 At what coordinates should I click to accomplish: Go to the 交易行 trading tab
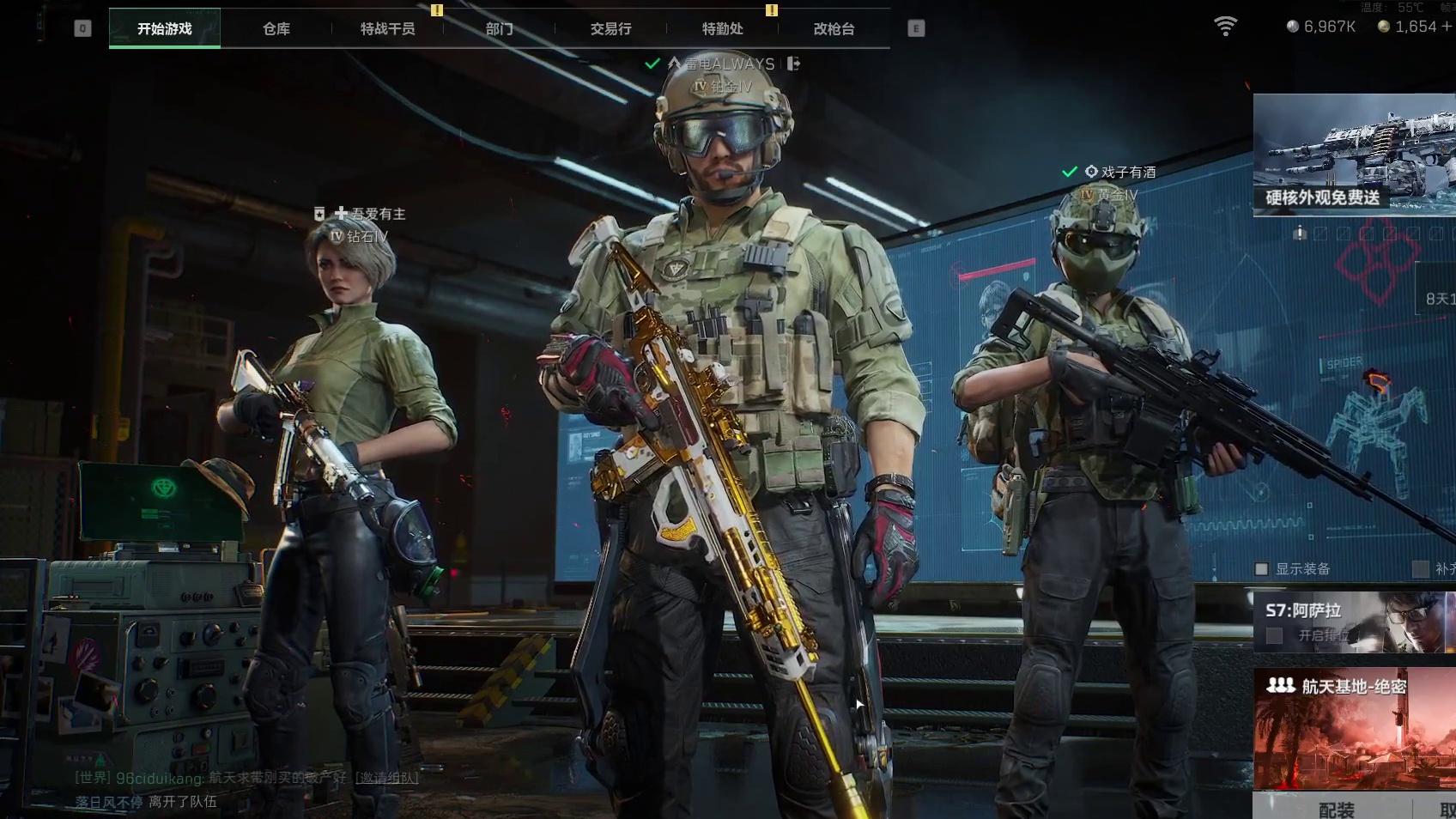click(610, 28)
